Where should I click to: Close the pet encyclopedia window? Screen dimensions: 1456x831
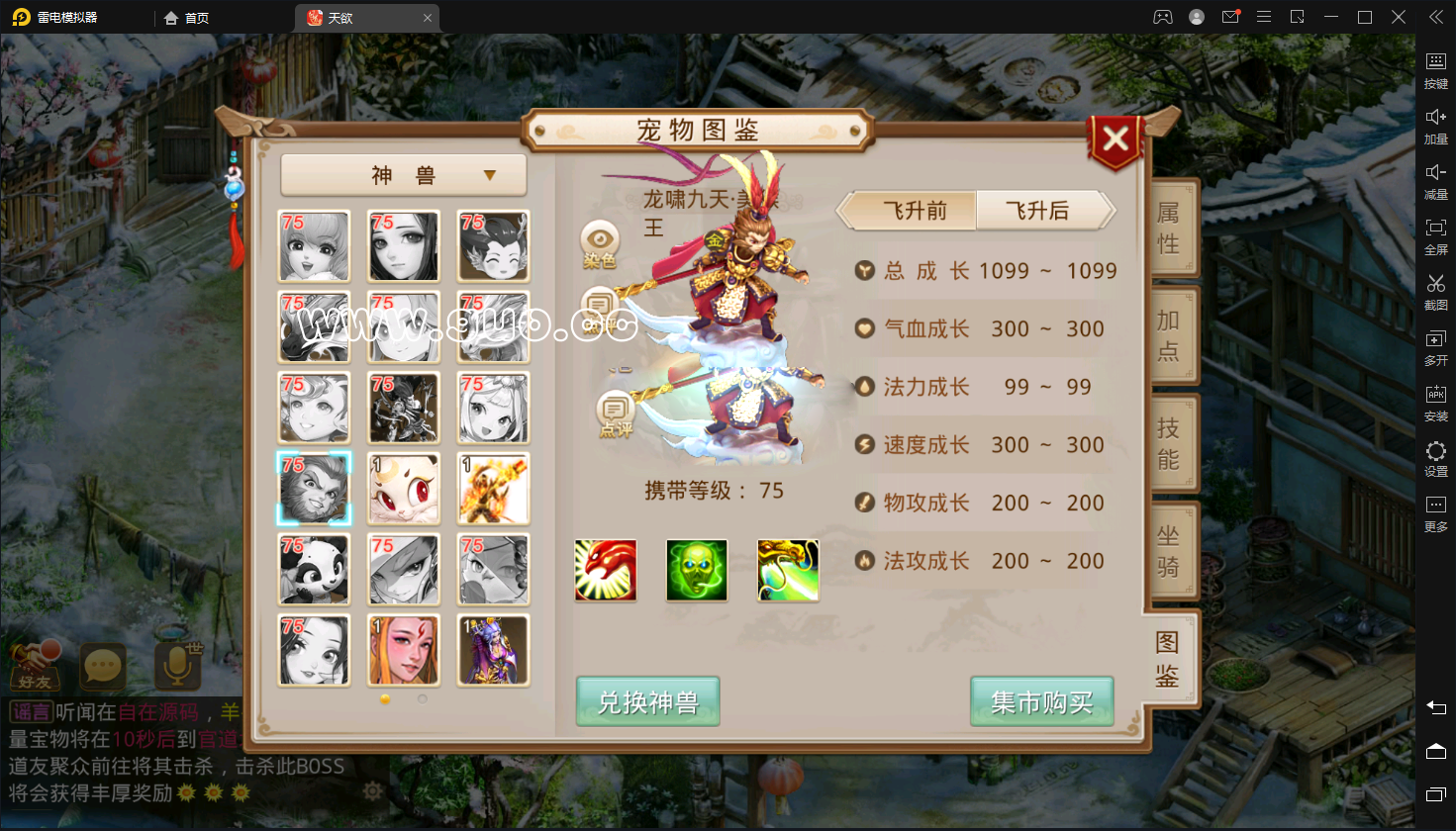pyautogui.click(x=1116, y=140)
